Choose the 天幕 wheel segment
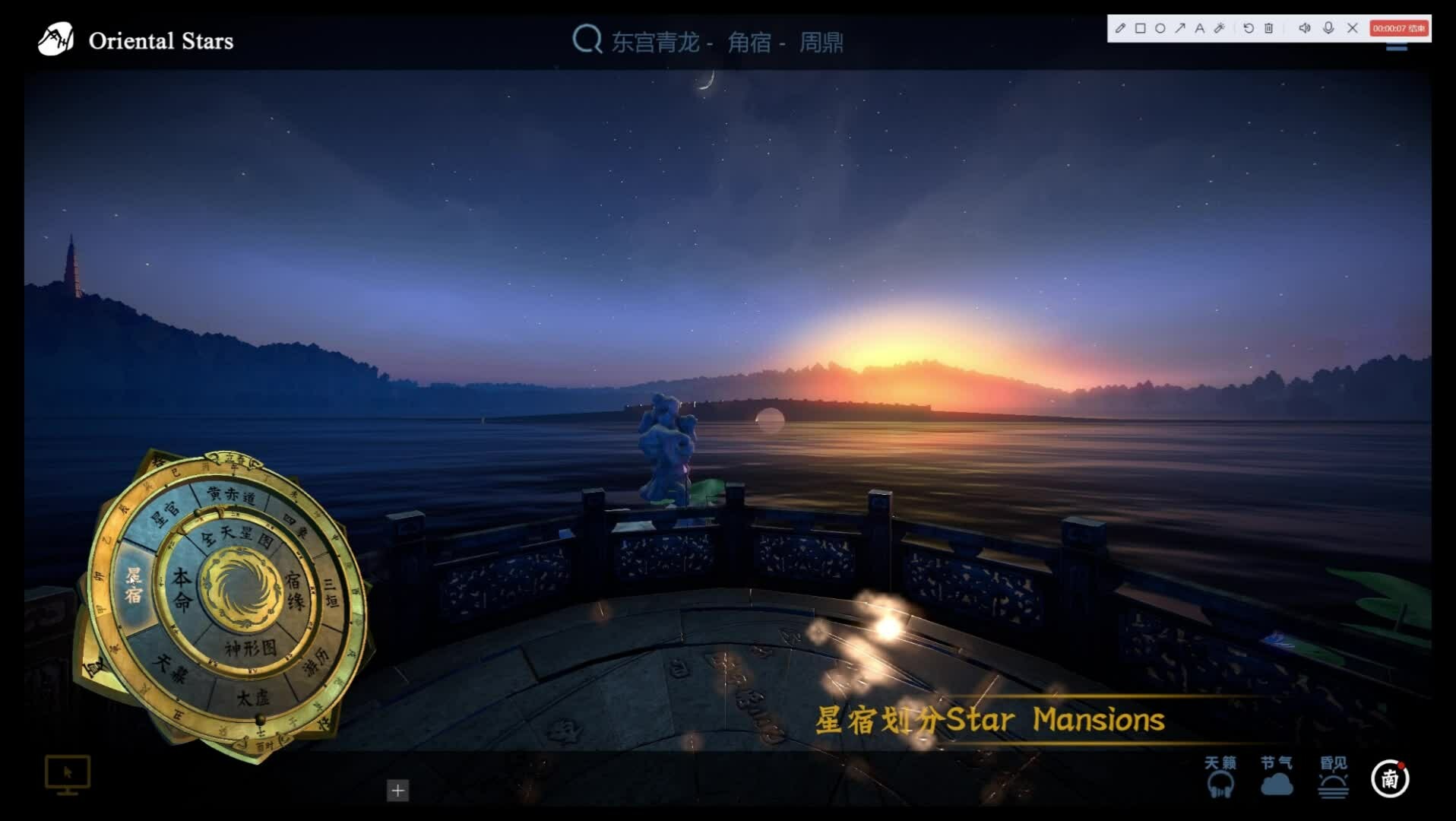The image size is (1456, 821). (169, 667)
